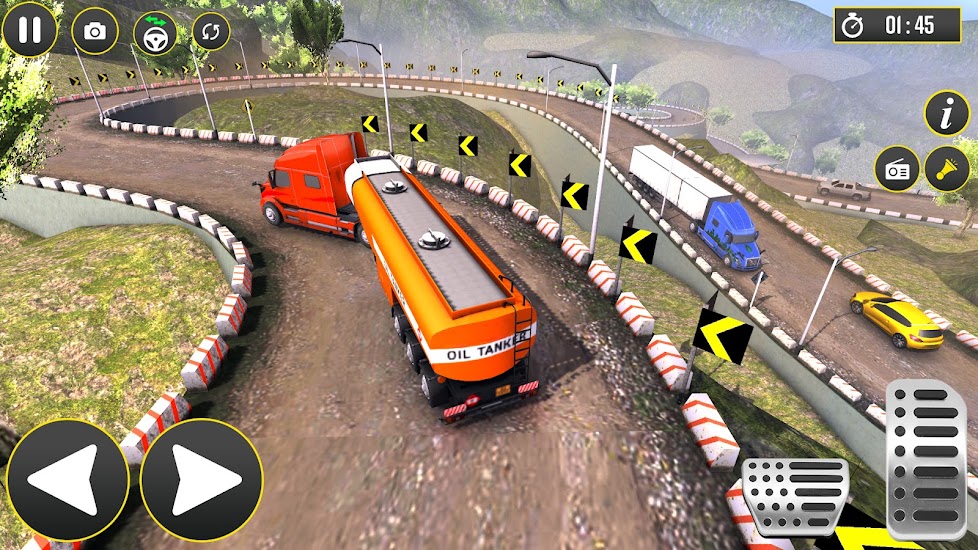
Task: Click the circular arrows reset button
Action: (210, 31)
